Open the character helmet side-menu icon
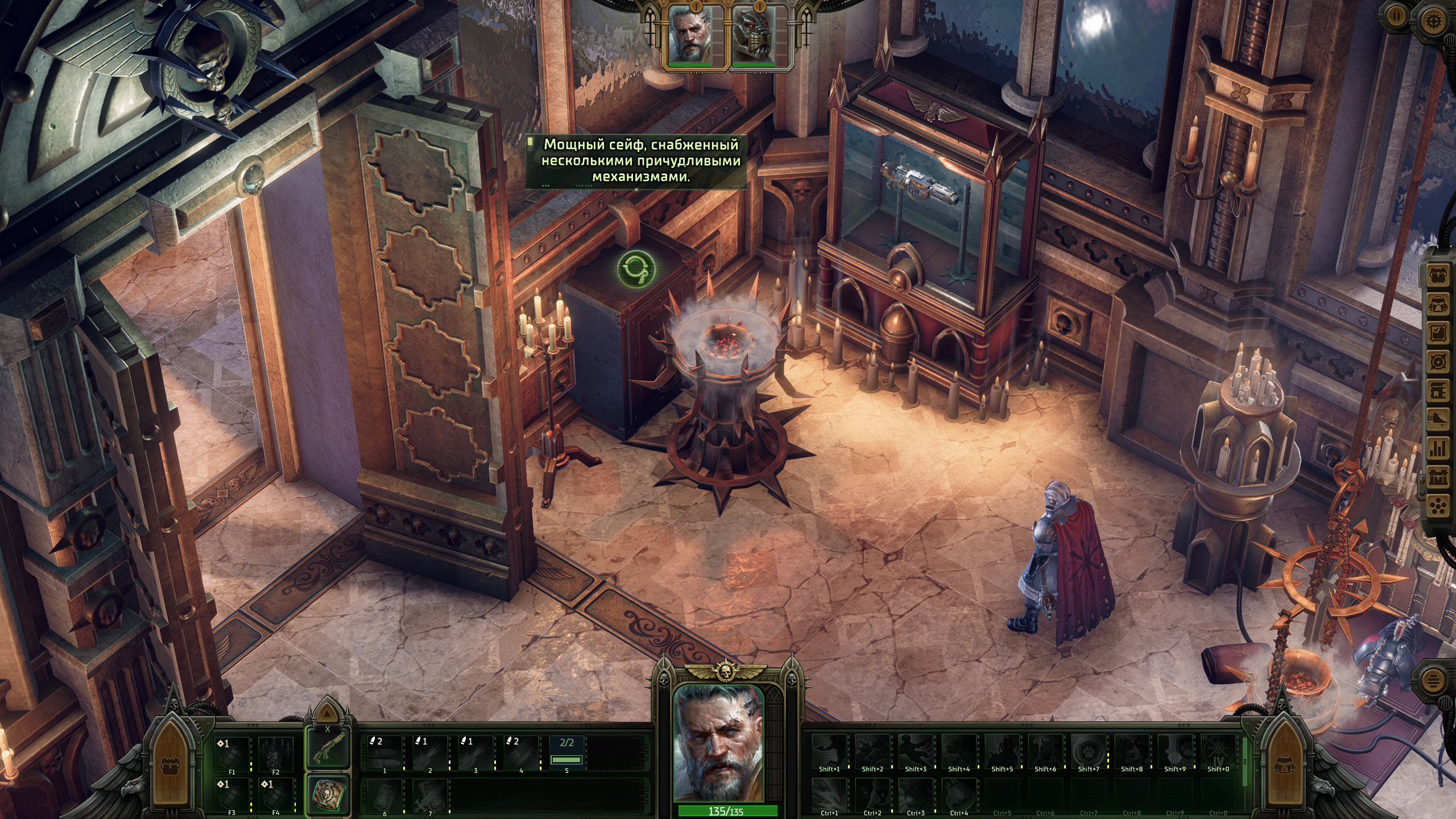1456x819 pixels. [x=1440, y=304]
